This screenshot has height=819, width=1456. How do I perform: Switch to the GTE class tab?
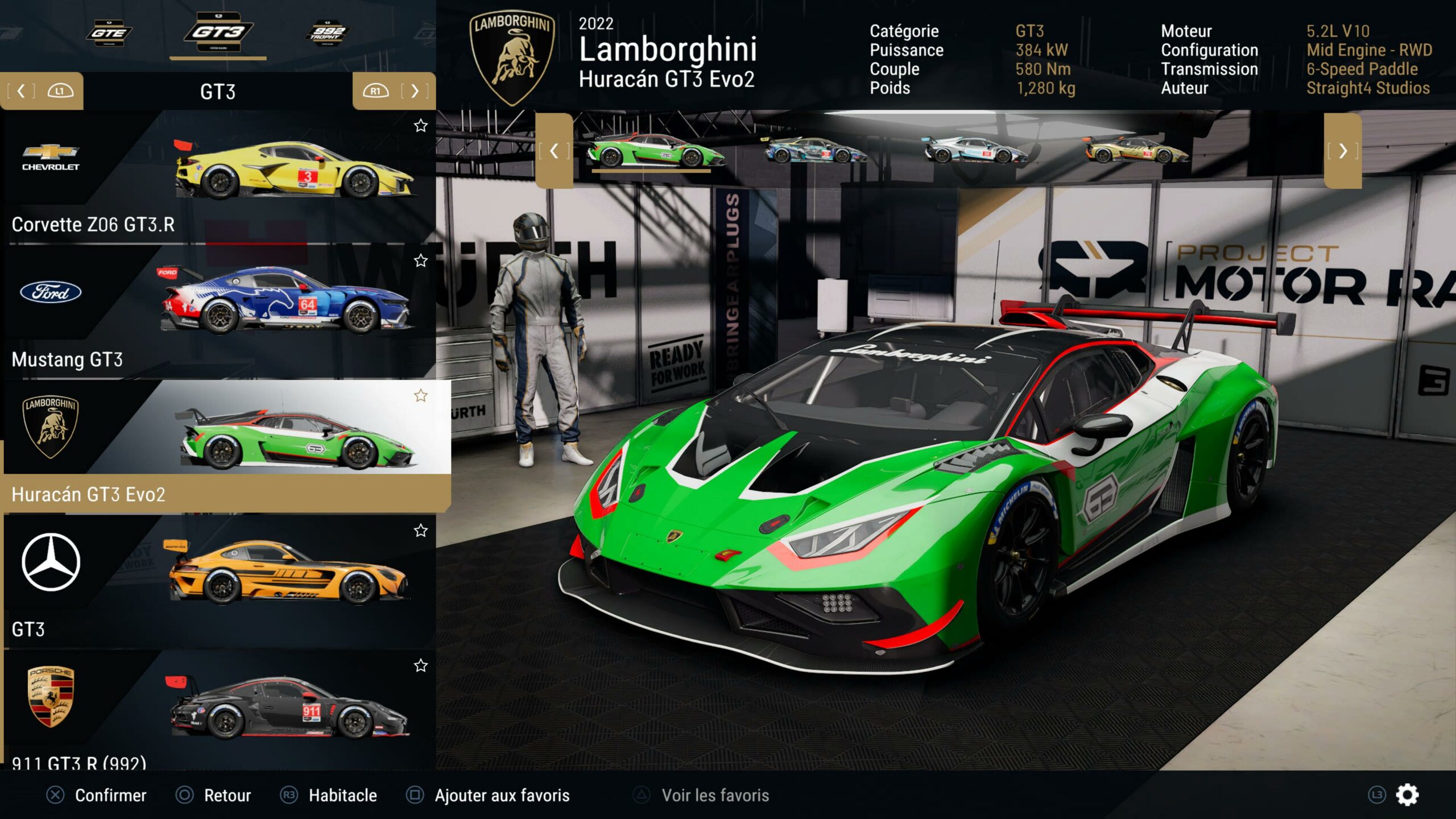tap(109, 33)
